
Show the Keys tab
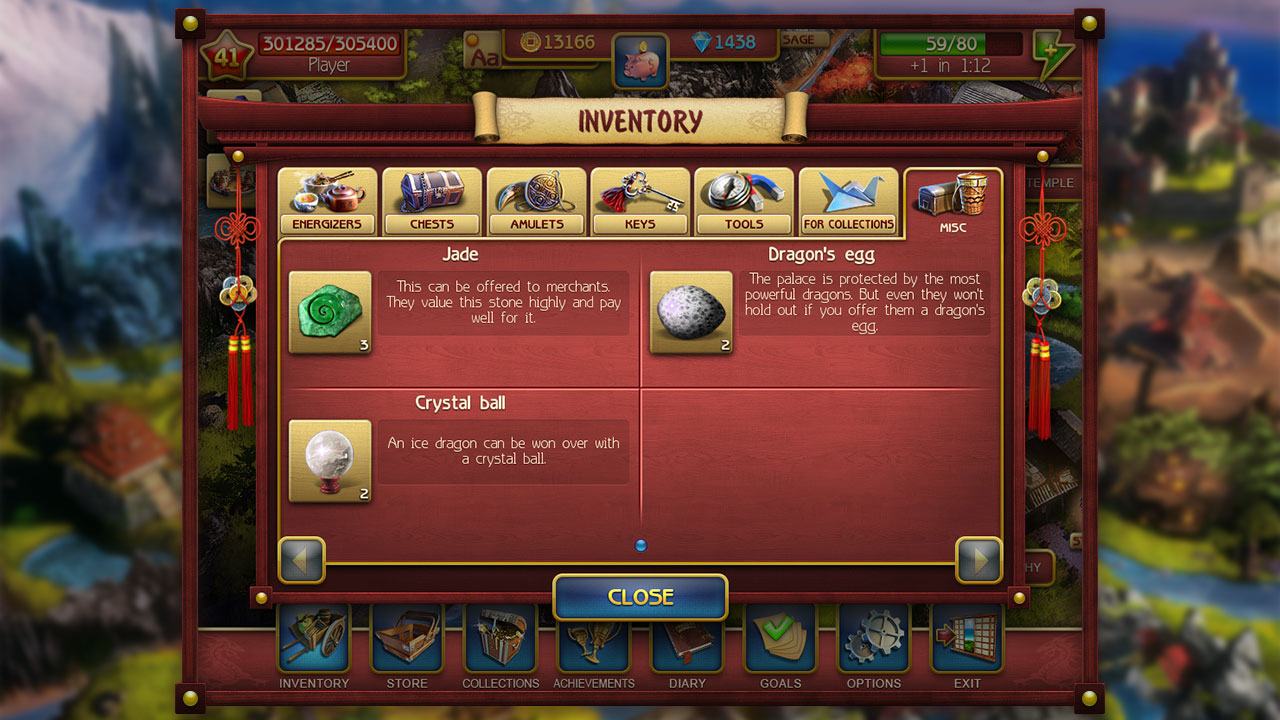[x=640, y=202]
